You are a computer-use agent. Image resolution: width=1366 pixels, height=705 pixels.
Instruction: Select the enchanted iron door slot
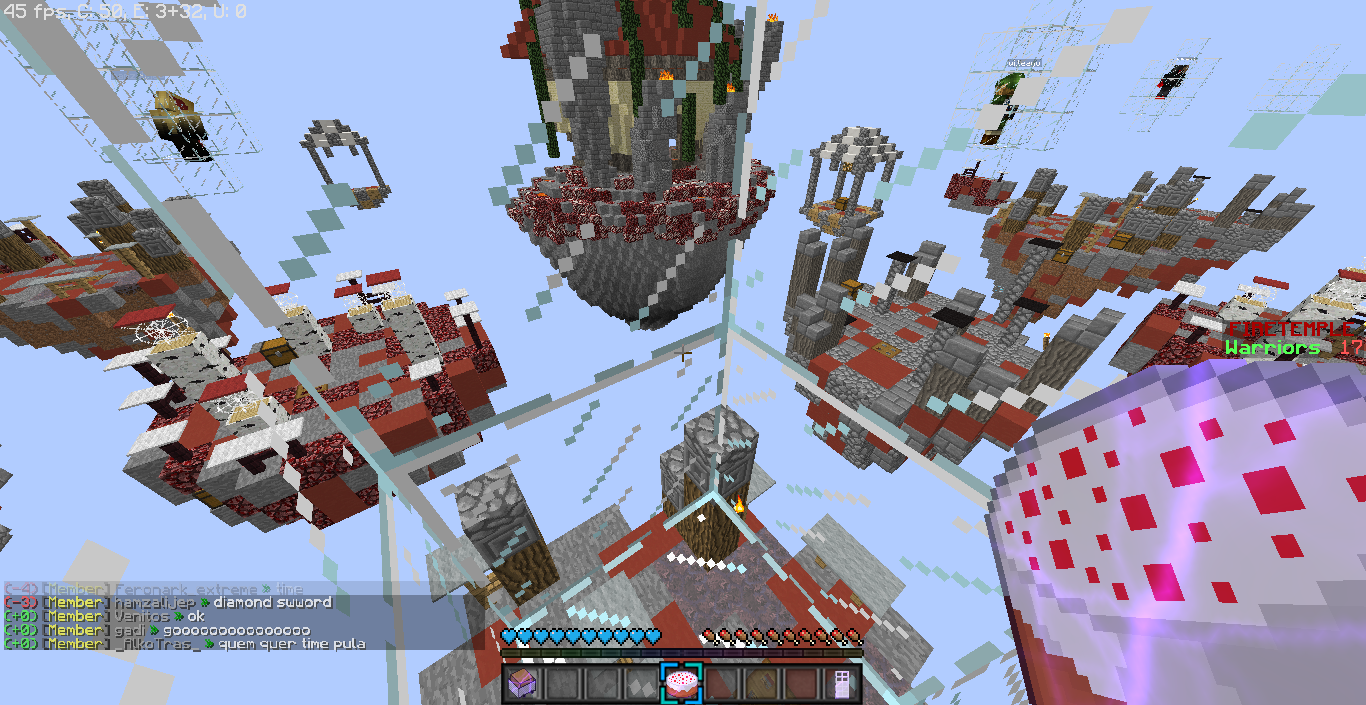pos(840,684)
